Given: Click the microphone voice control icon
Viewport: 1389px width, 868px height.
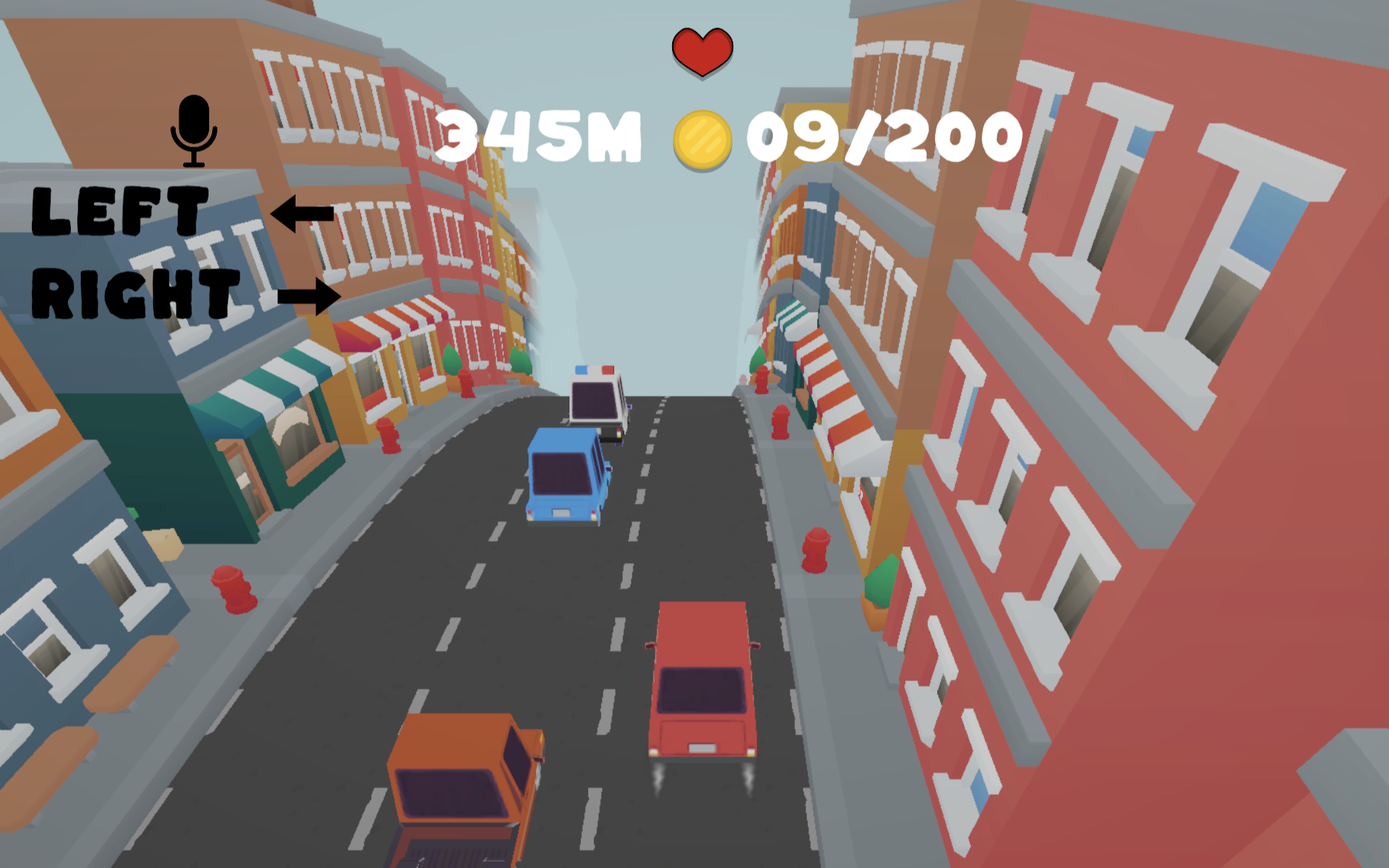Looking at the screenshot, I should point(194,130).
